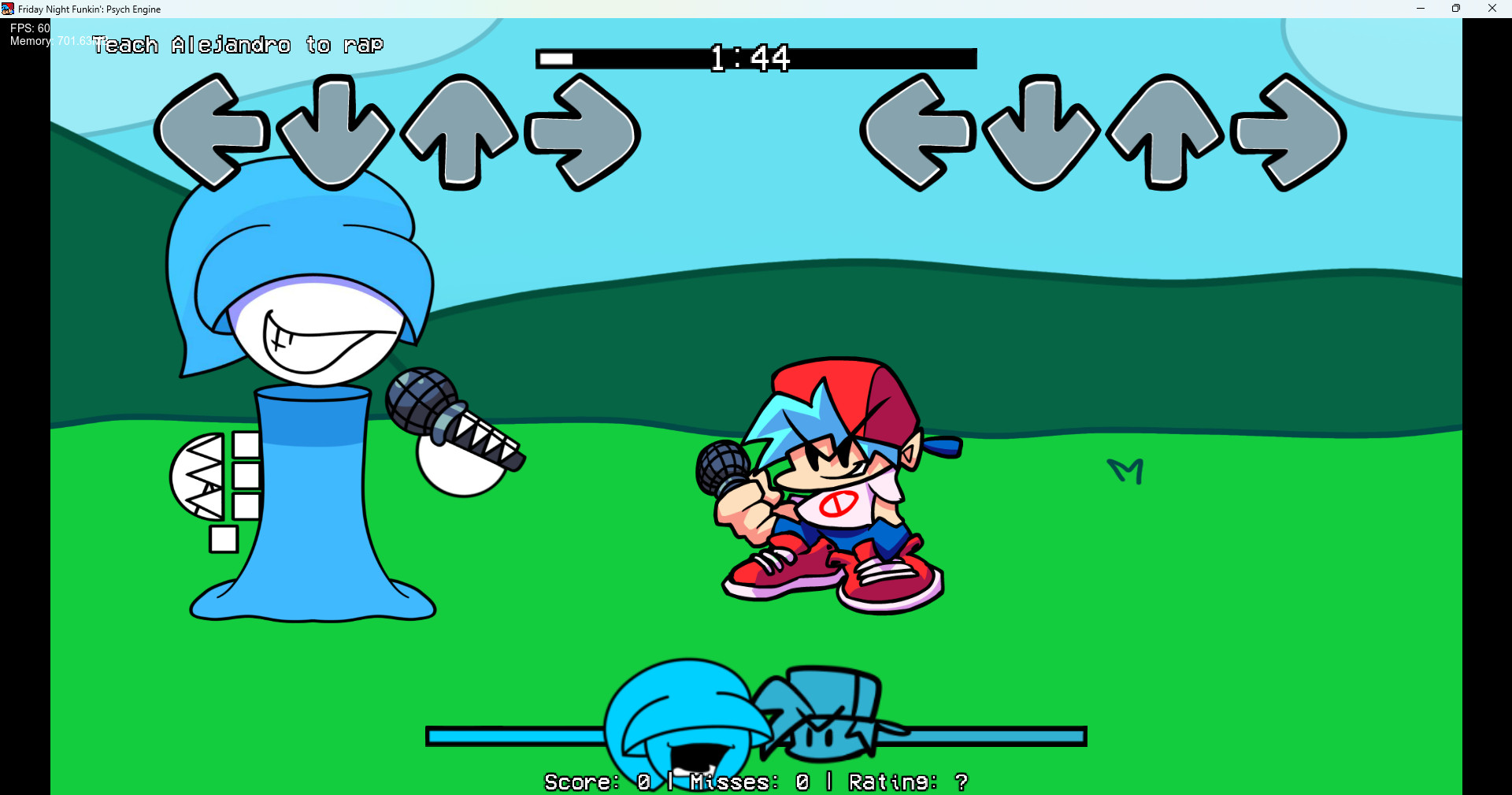Click the 'Teach Alejandro to rap' song title
This screenshot has width=1512, height=795.
coord(237,45)
